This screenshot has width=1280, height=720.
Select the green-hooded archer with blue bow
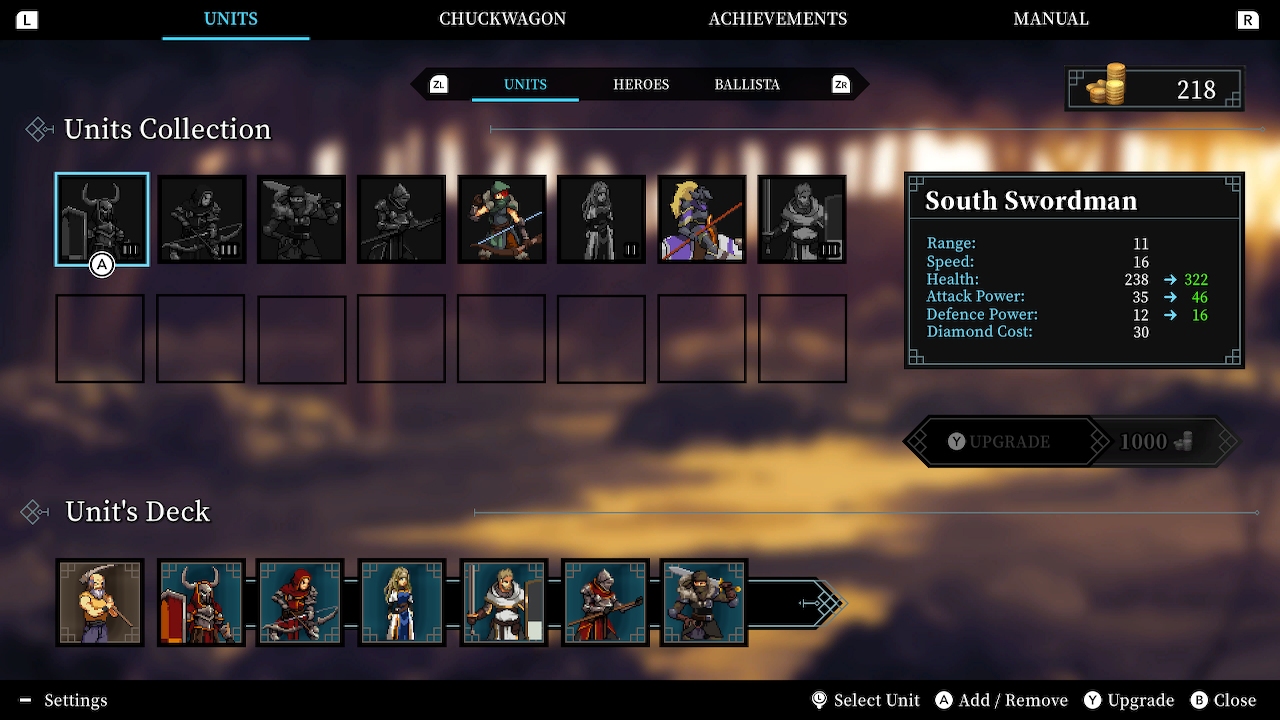point(502,218)
